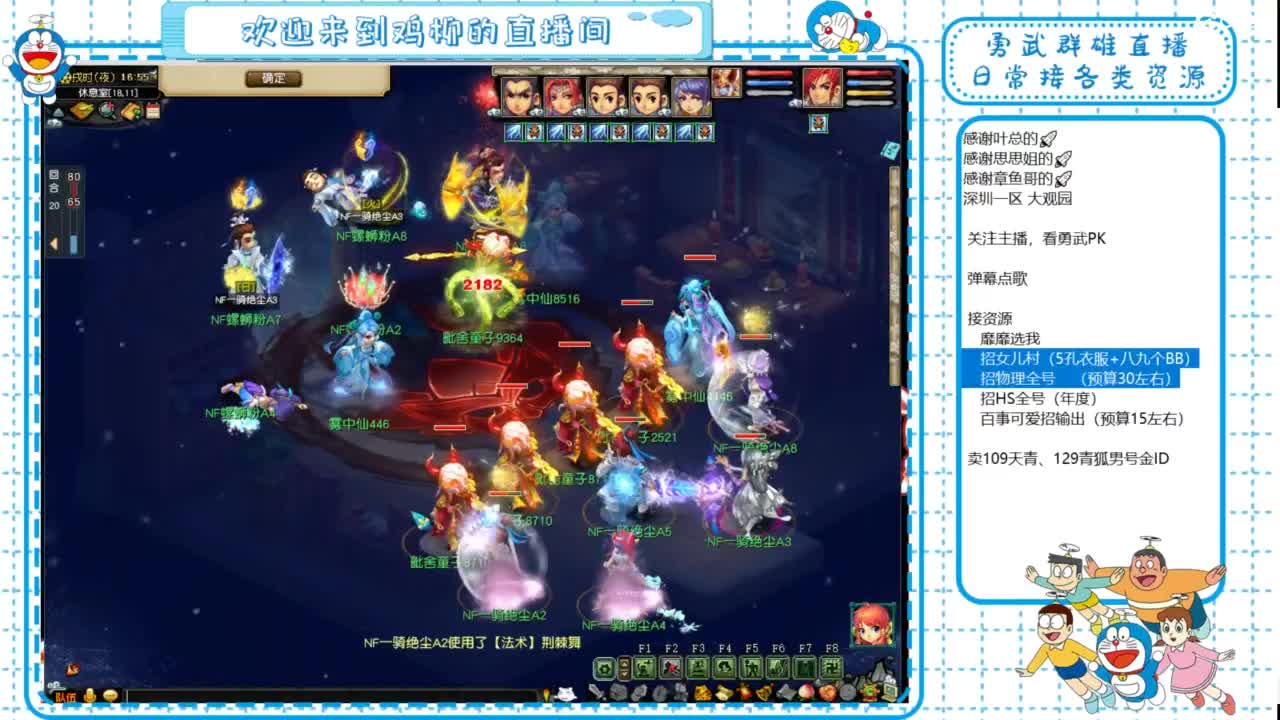Select the F1 attack skill icon

coord(646,669)
